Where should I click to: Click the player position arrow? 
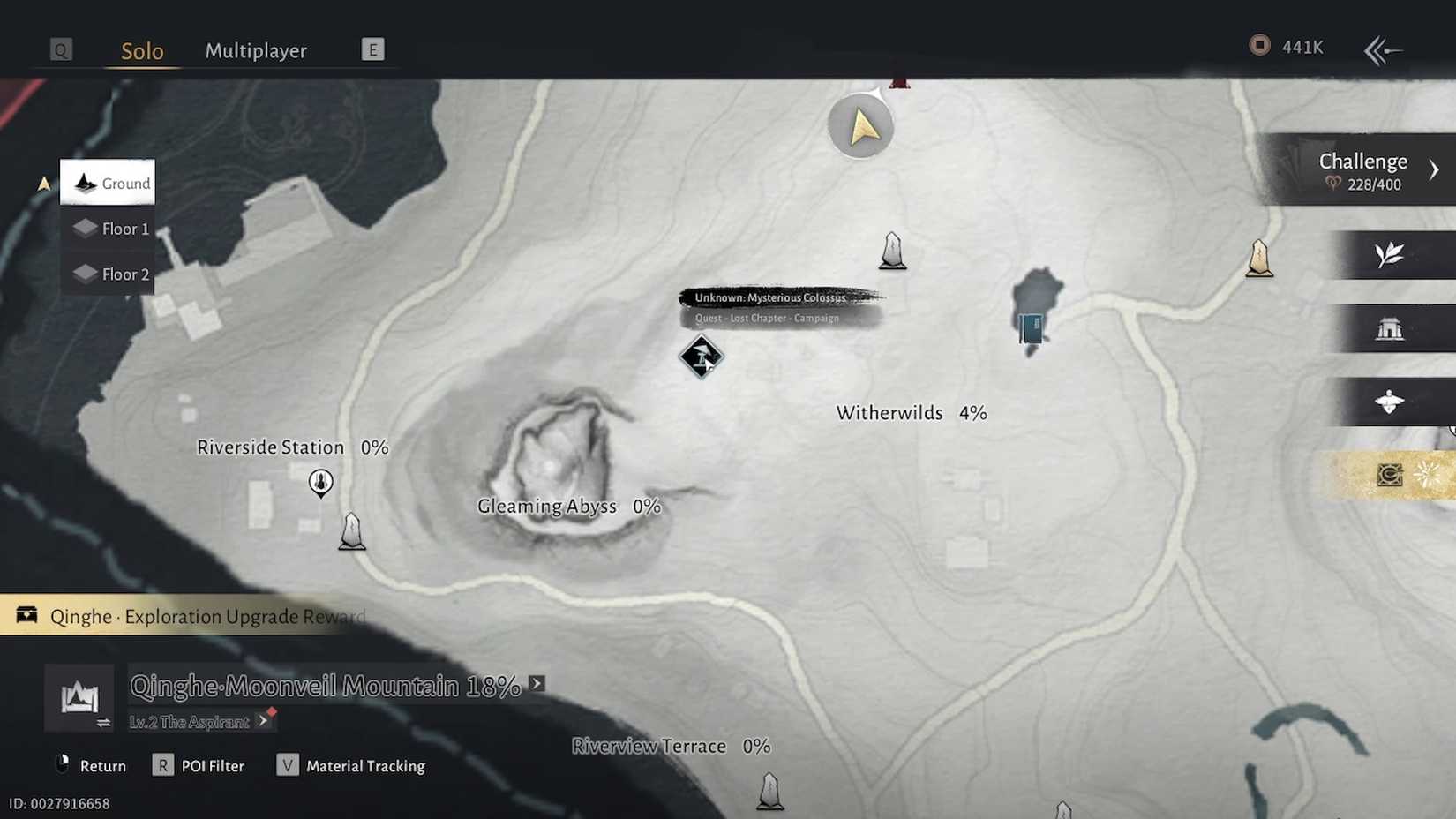tap(860, 126)
